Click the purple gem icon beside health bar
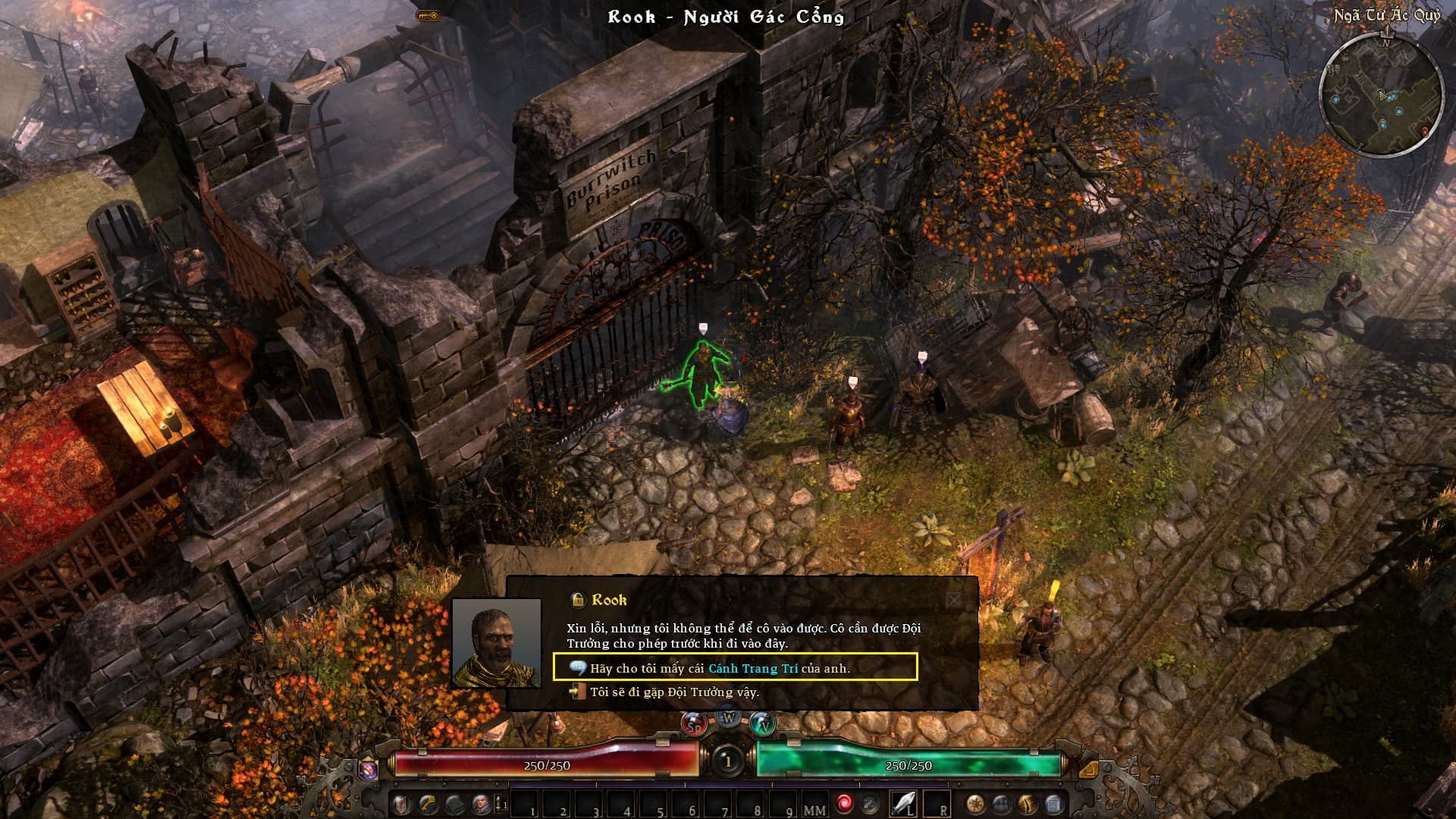The width and height of the screenshot is (1456, 819). click(x=369, y=769)
